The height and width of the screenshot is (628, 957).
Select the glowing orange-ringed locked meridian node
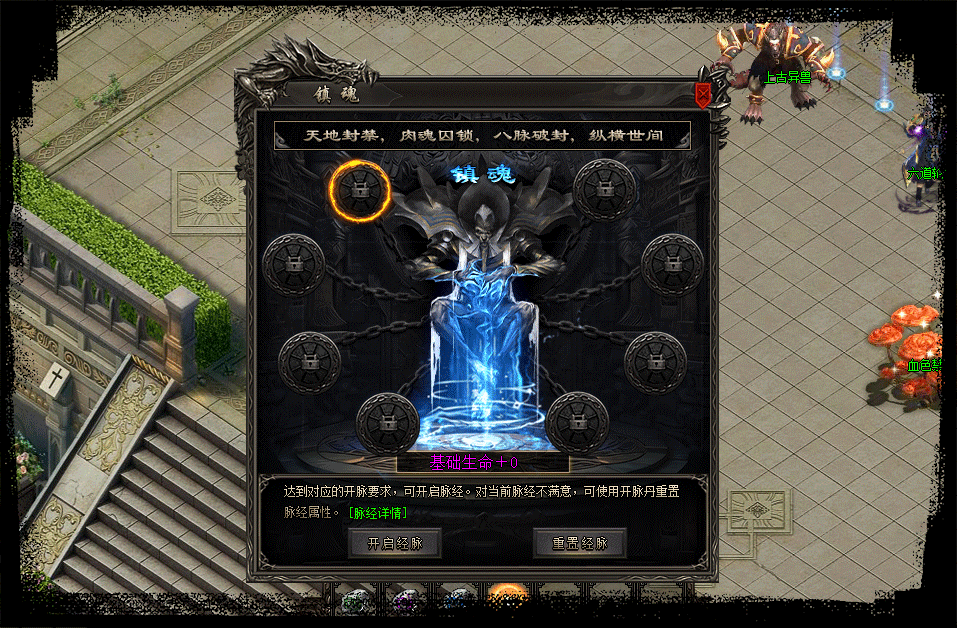pyautogui.click(x=358, y=190)
